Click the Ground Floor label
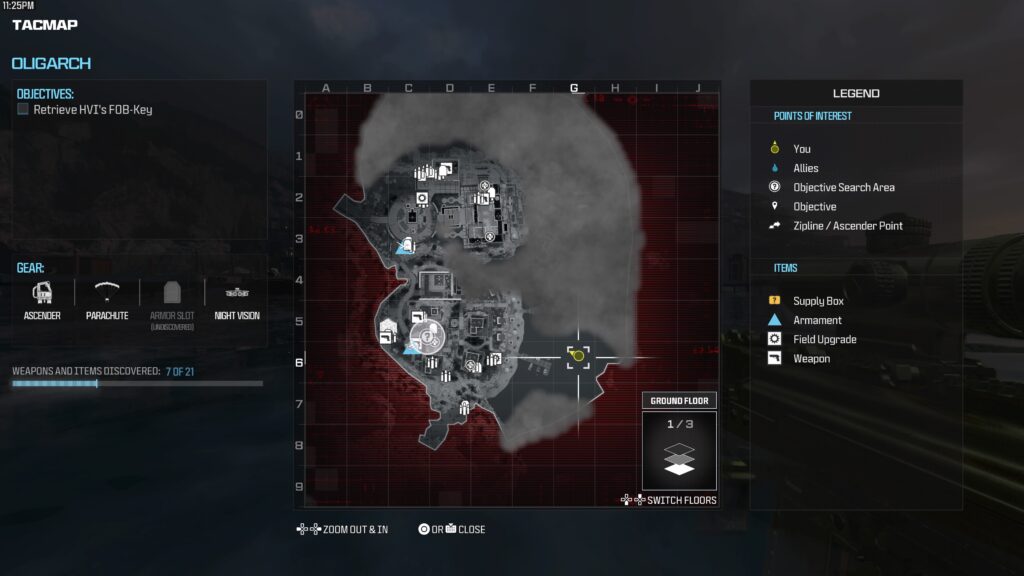Viewport: 1024px width, 576px height. (680, 401)
